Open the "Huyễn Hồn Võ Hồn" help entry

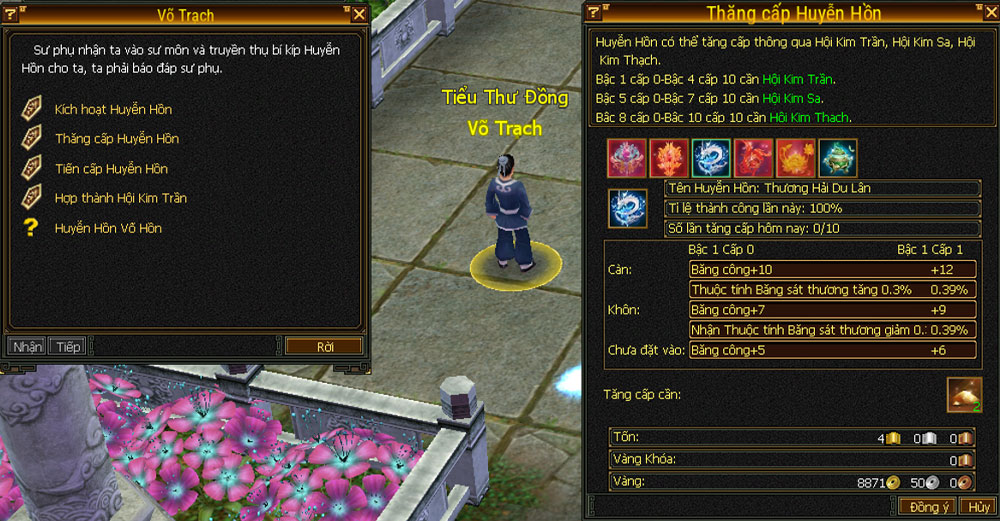(107, 229)
